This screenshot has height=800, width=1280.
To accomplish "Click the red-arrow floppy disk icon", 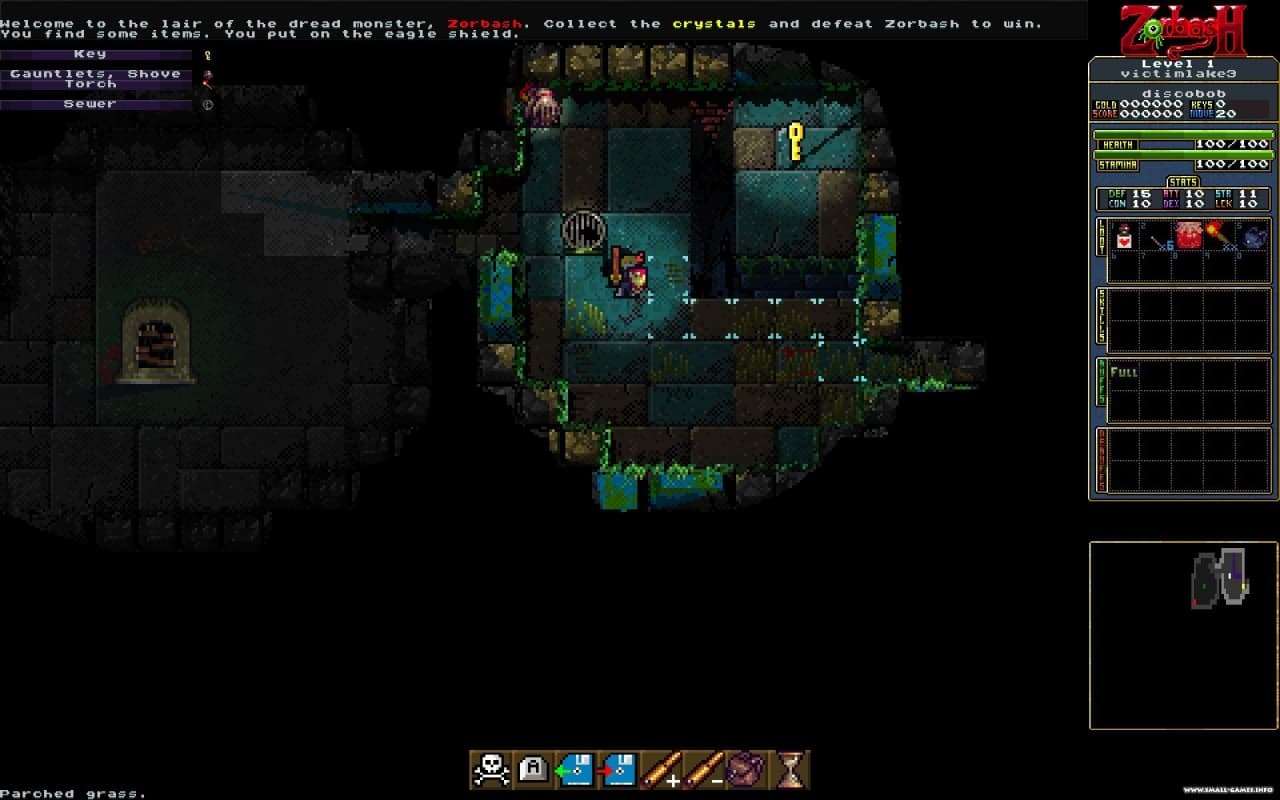I will (618, 769).
